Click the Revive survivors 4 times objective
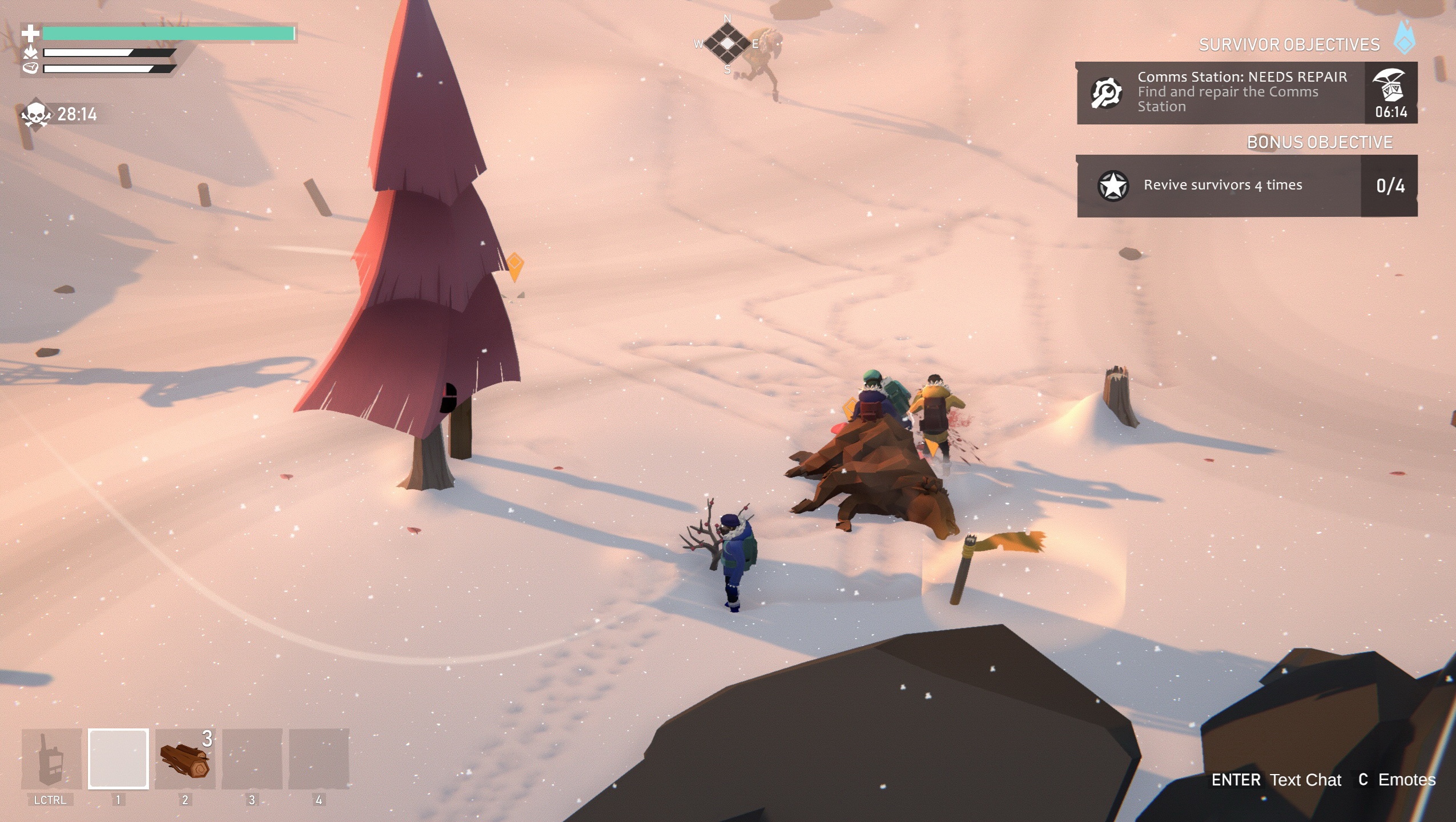Screen dimensions: 1456x822 (1222, 185)
